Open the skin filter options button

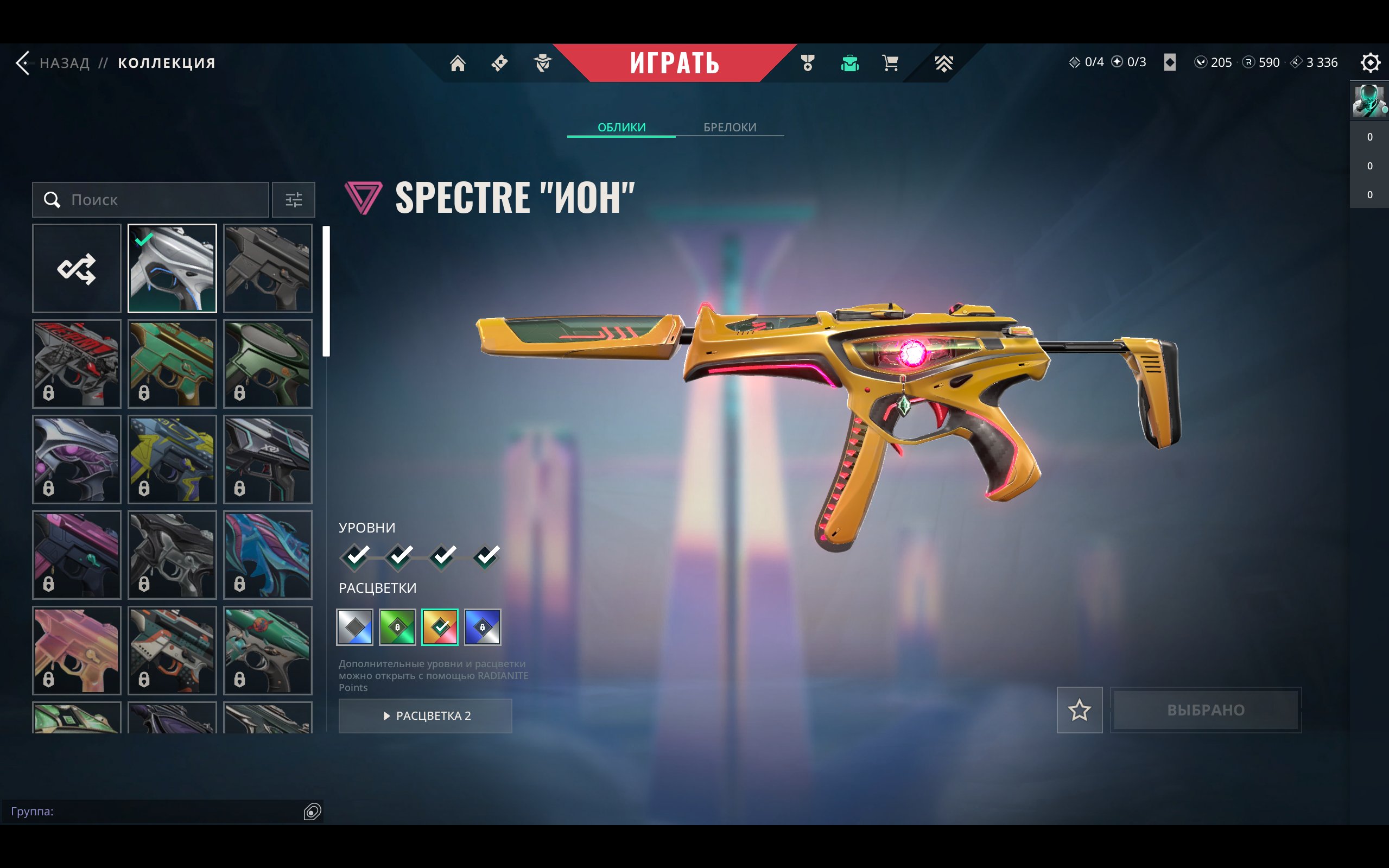click(293, 200)
